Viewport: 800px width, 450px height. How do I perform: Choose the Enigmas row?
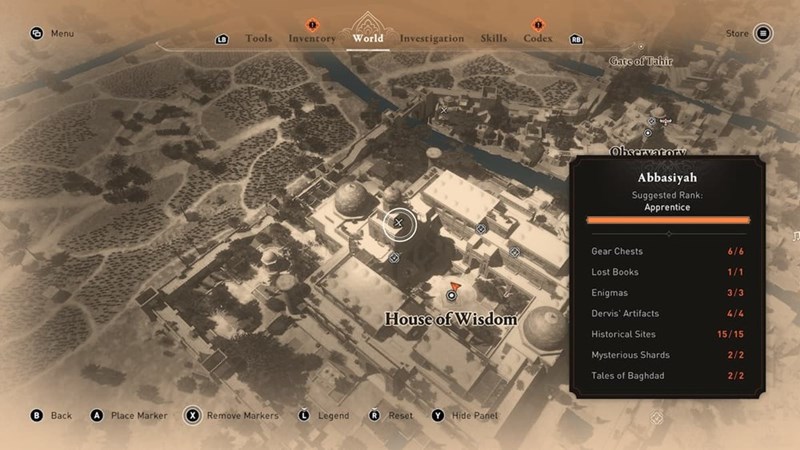point(667,293)
